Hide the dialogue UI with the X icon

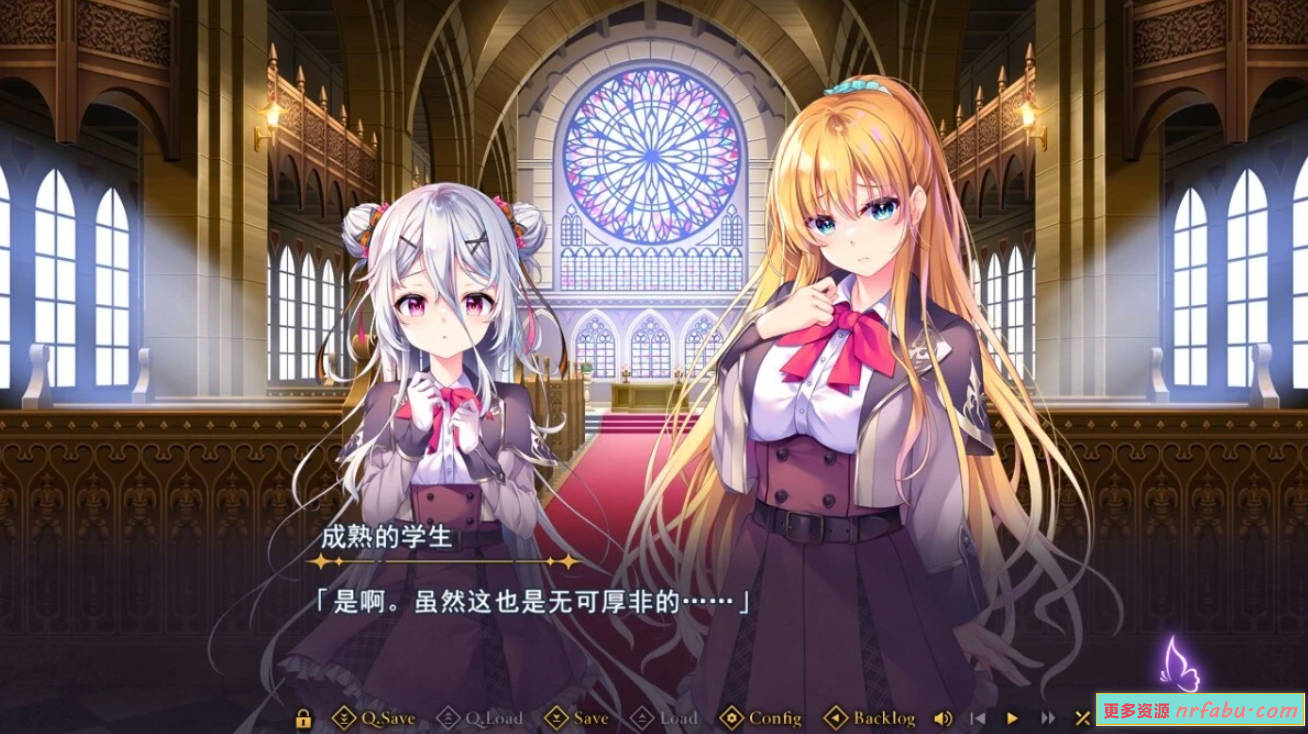click(1083, 717)
